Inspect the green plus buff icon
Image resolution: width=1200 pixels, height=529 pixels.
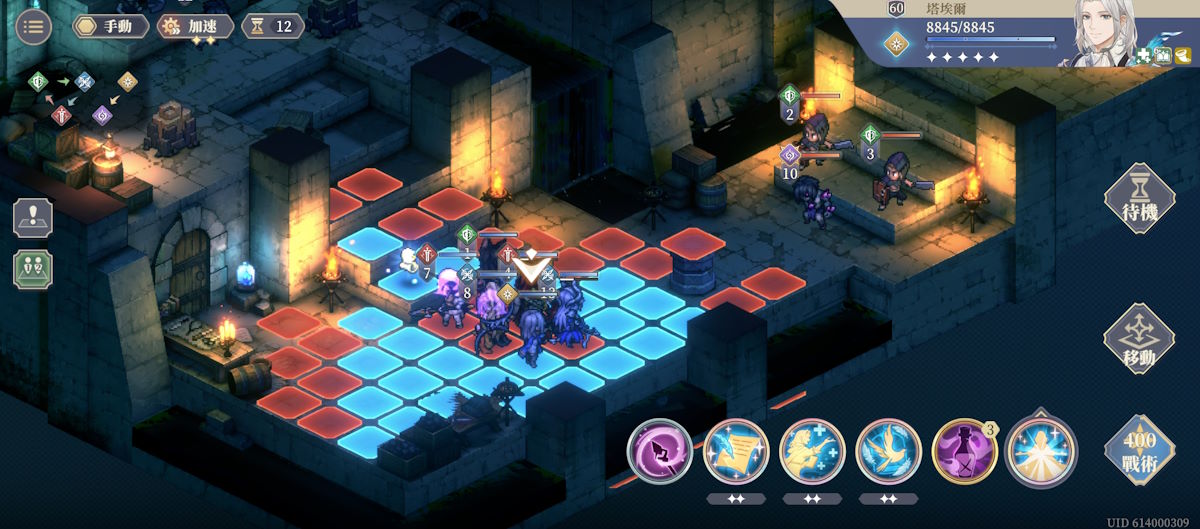[1144, 55]
